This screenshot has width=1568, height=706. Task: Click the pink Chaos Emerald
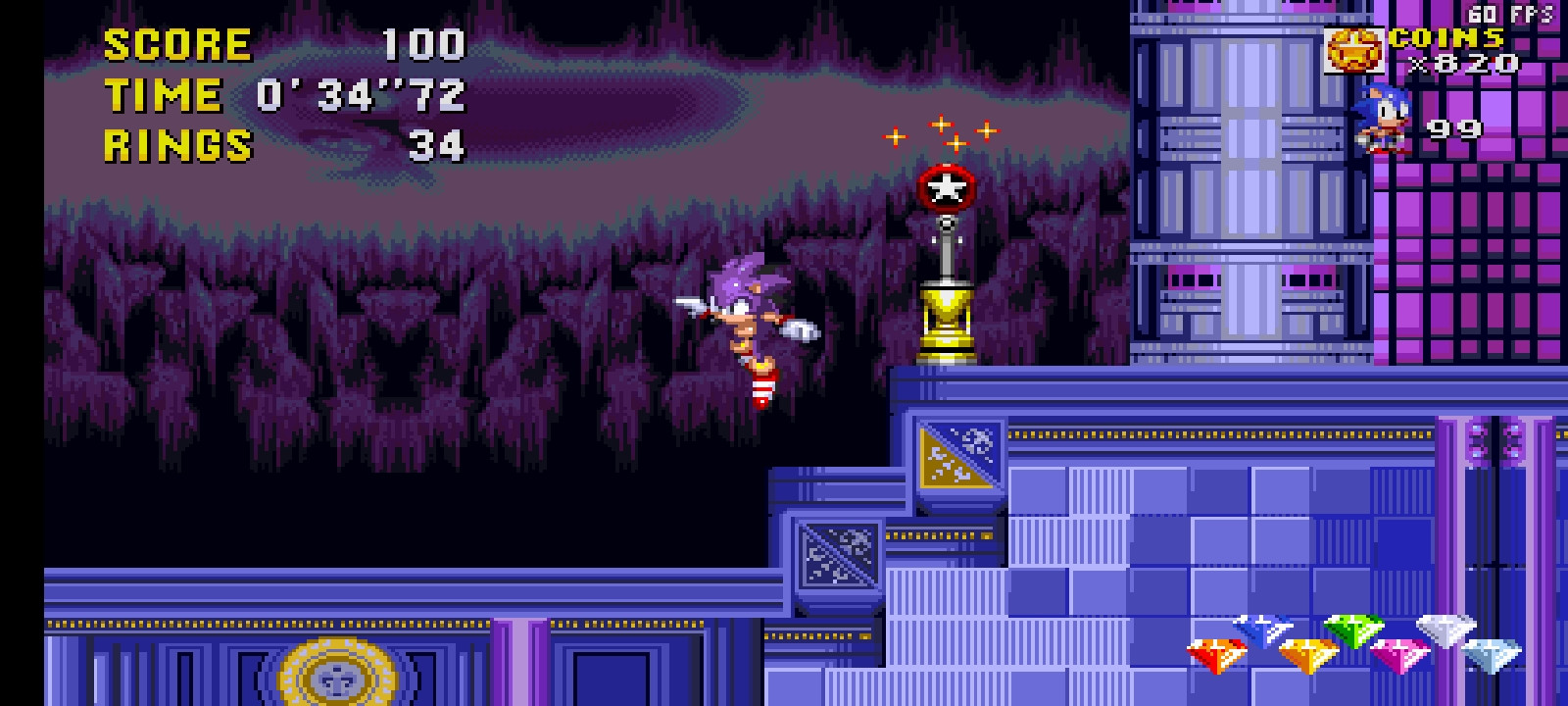(1401, 655)
